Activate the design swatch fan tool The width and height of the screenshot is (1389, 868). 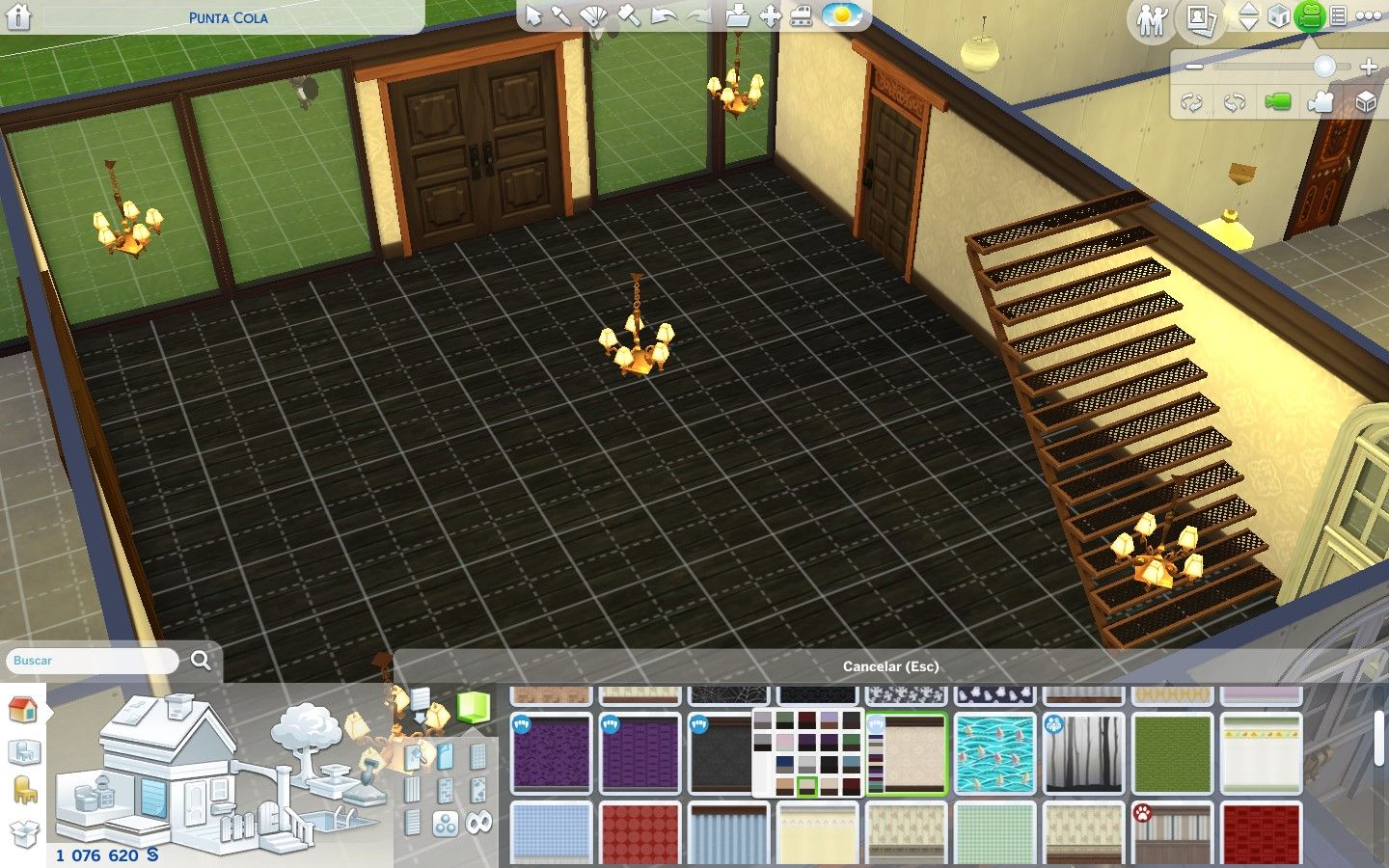(593, 16)
